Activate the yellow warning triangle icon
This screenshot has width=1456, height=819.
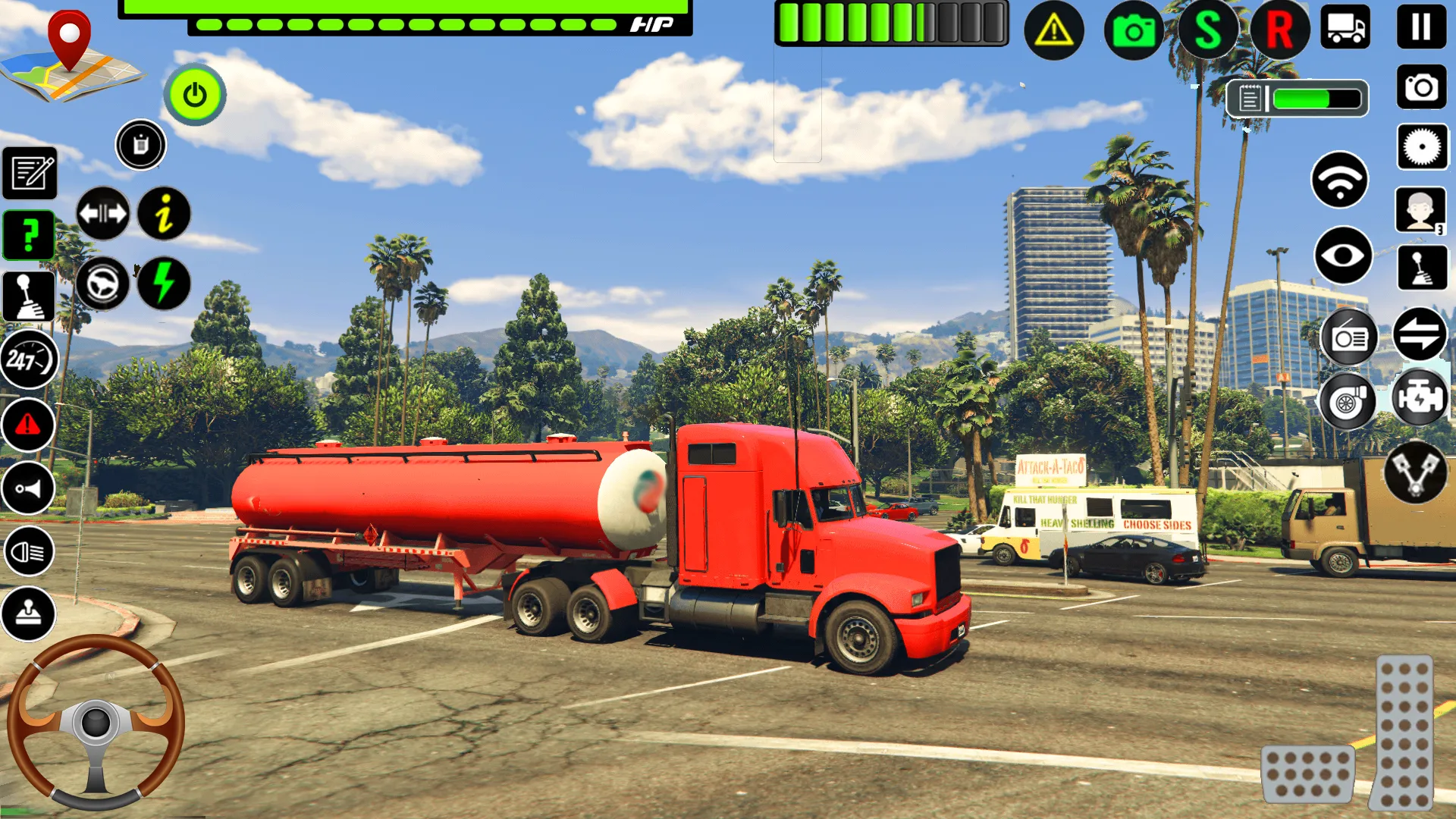[x=1053, y=30]
